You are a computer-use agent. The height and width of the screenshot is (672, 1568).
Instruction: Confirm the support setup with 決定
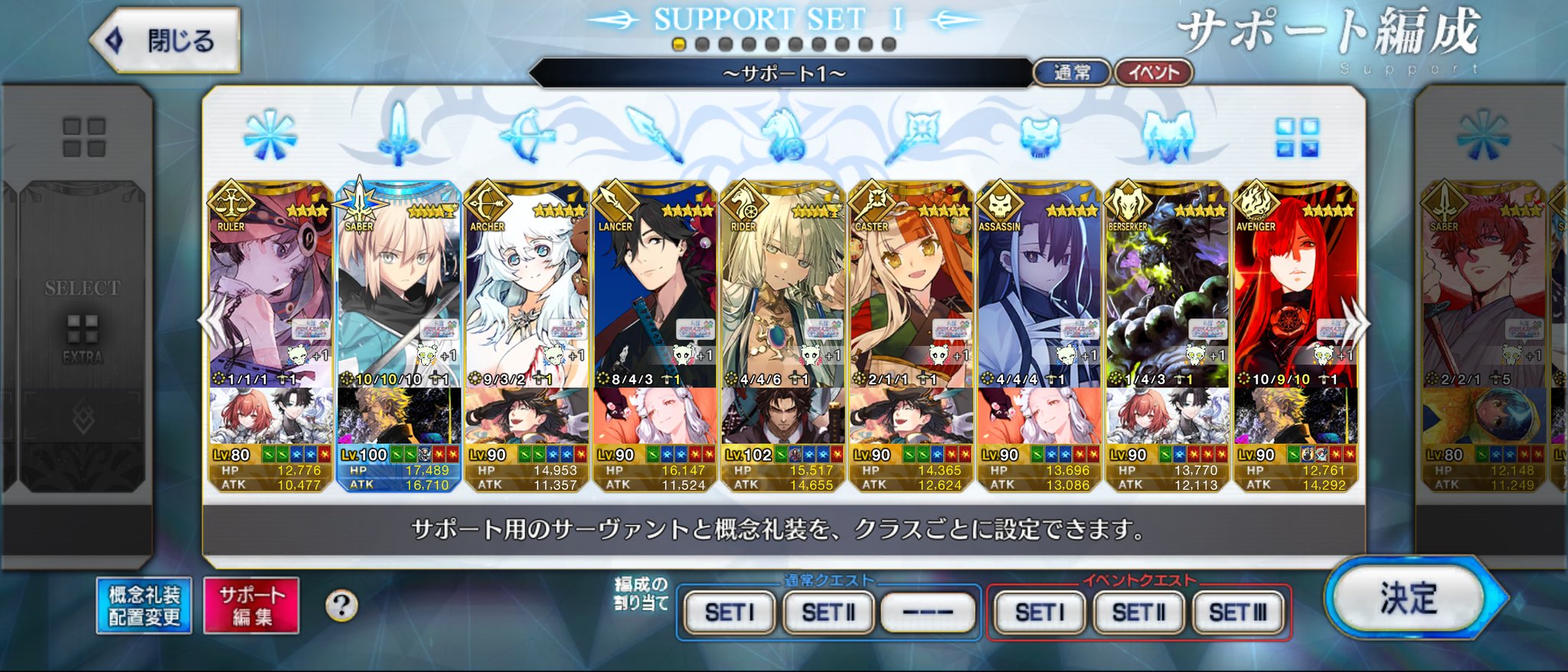(1409, 599)
